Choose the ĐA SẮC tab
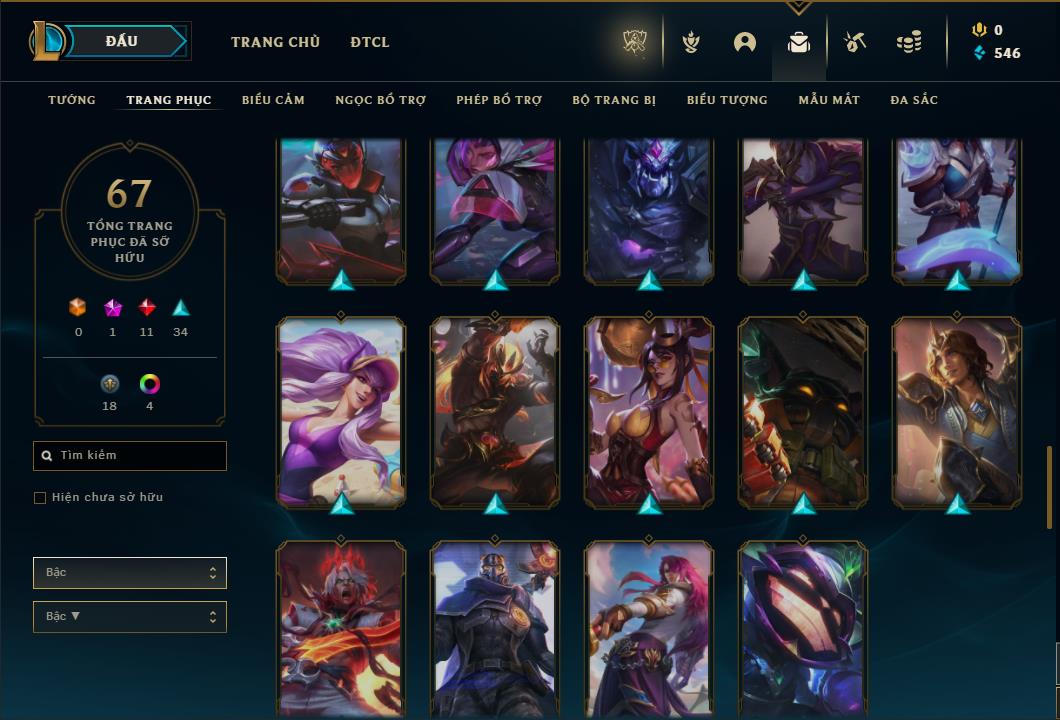 (x=914, y=100)
